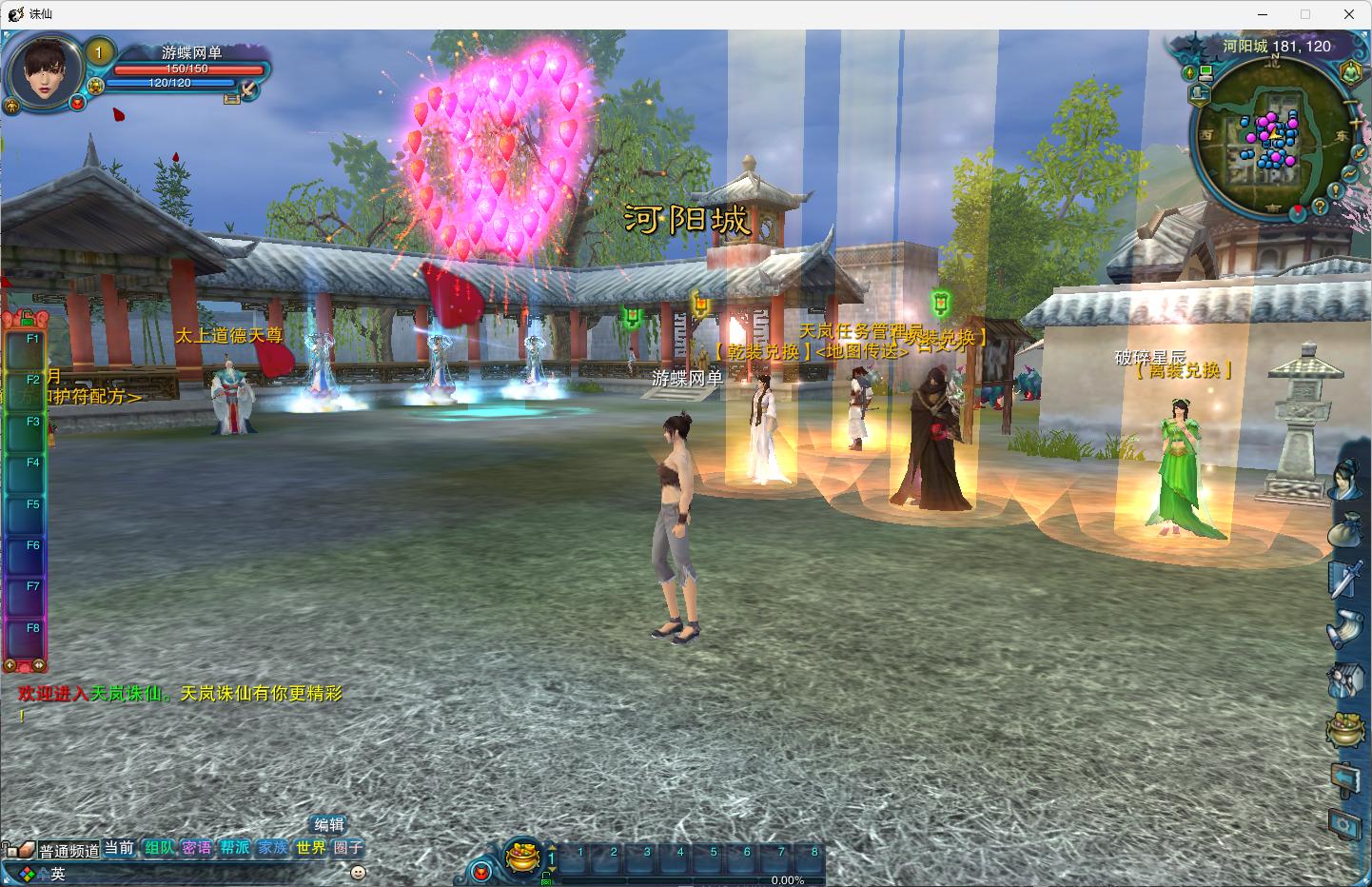
Task: Open the treasure pot shop in the side menu
Action: click(1344, 729)
